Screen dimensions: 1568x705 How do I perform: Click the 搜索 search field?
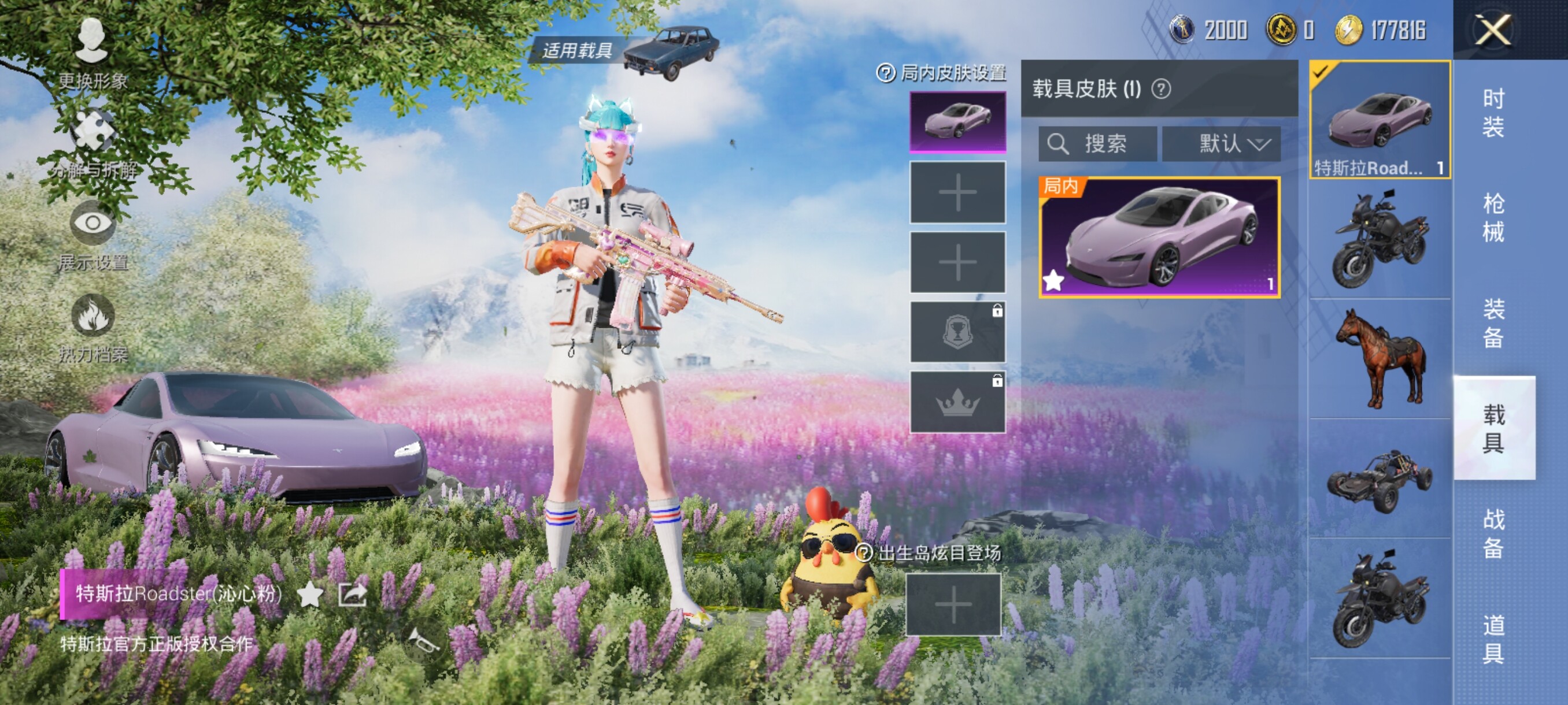click(1097, 144)
